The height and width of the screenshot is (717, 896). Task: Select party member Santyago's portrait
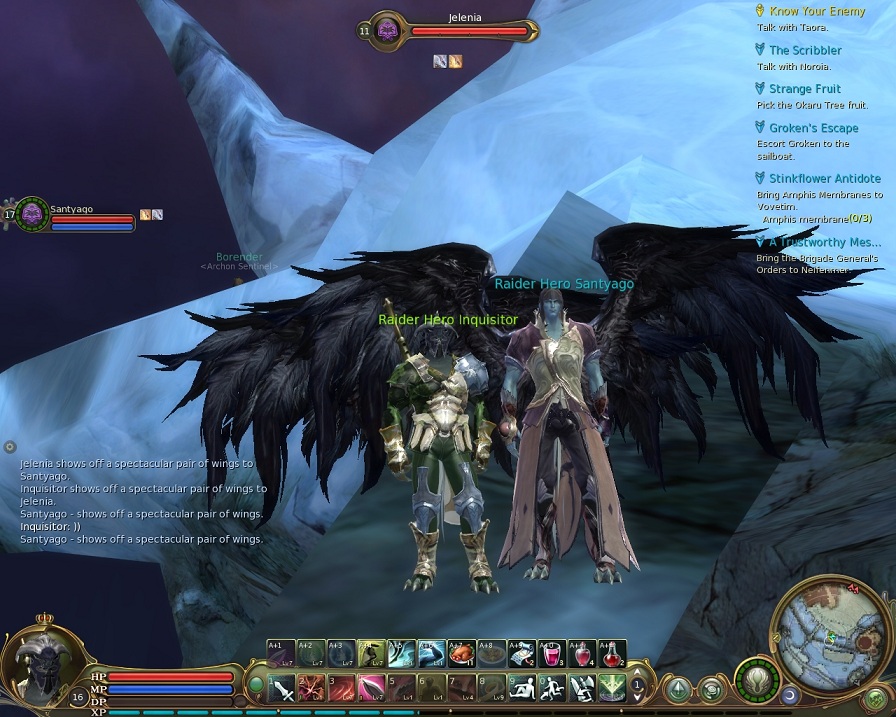[x=32, y=214]
